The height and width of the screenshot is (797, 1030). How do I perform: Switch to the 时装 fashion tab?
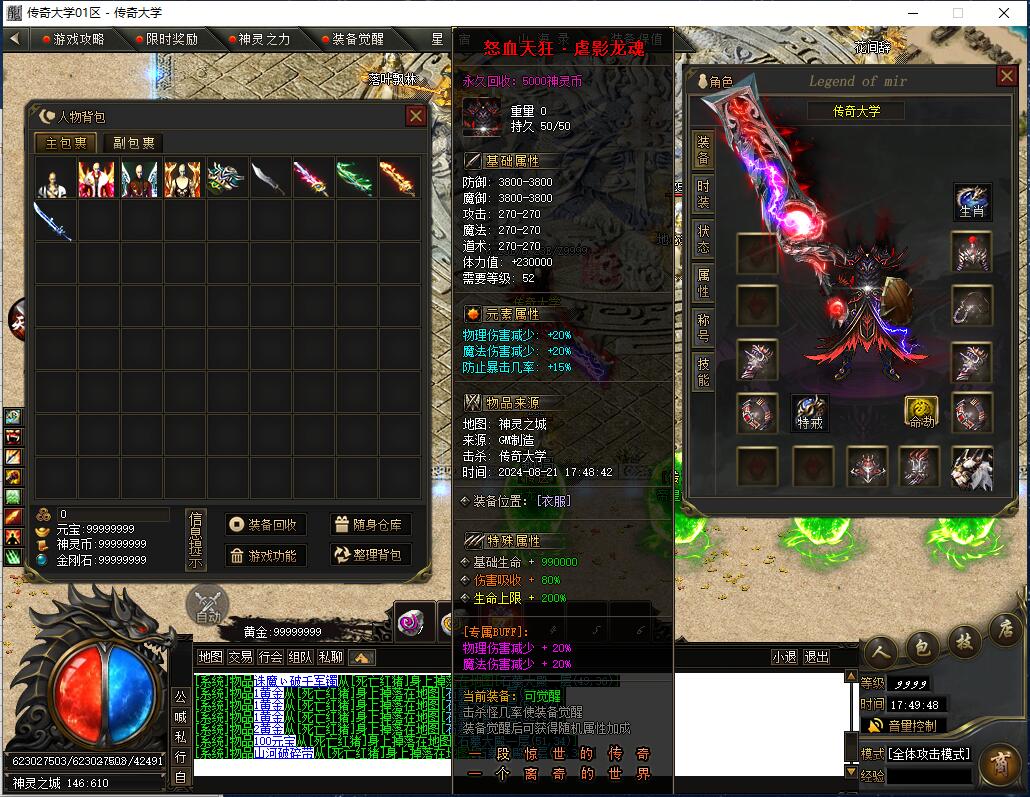[703, 194]
